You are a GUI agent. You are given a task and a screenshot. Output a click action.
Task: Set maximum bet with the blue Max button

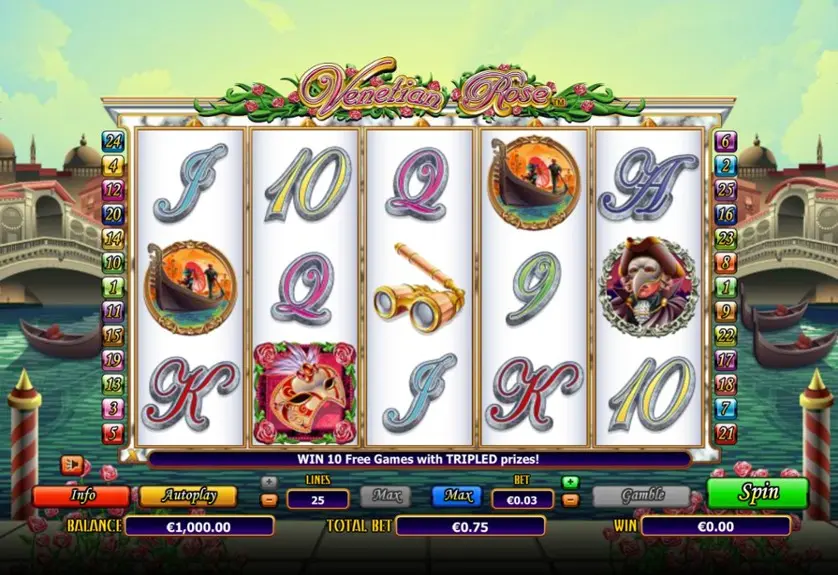coord(457,495)
